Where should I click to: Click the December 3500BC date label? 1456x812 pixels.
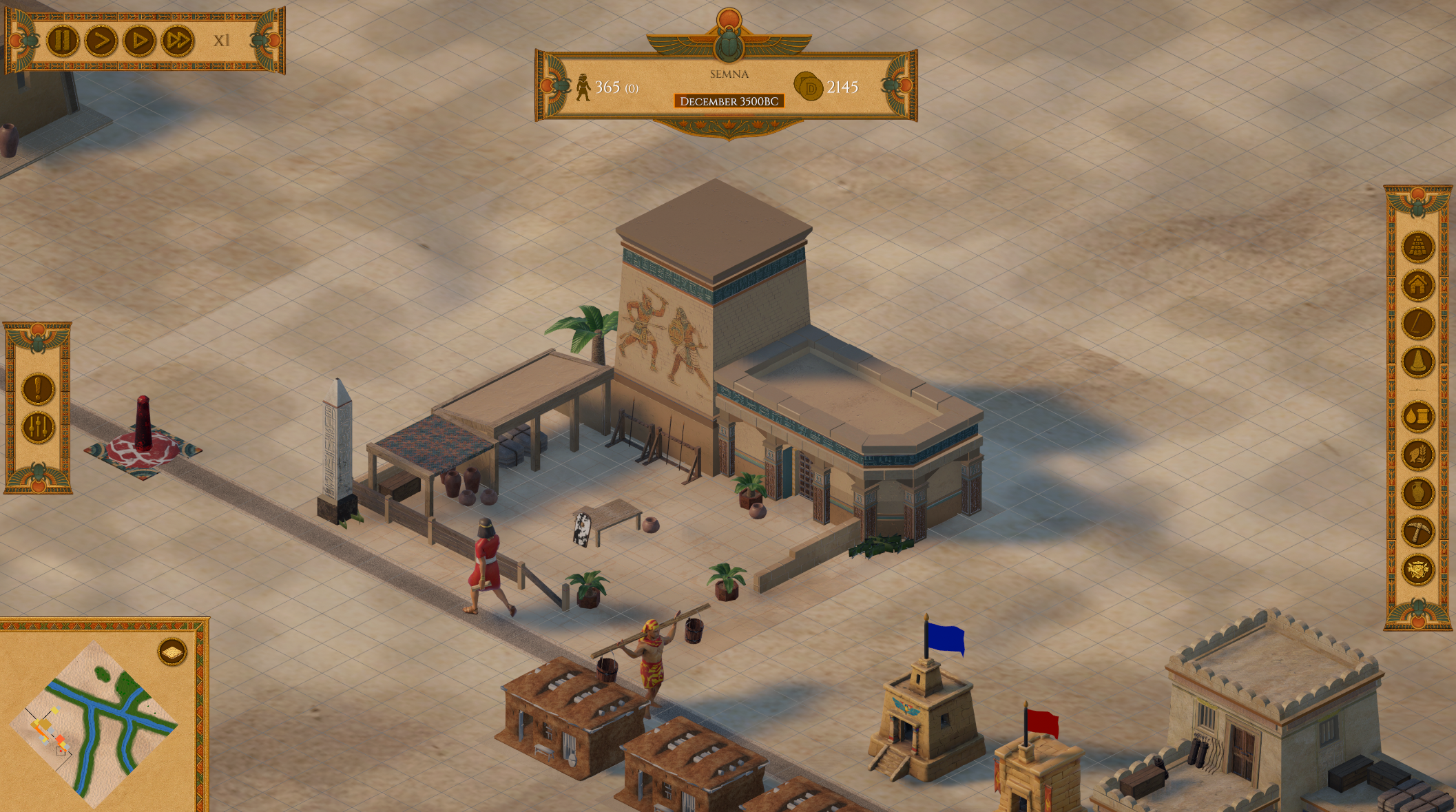coord(729,101)
